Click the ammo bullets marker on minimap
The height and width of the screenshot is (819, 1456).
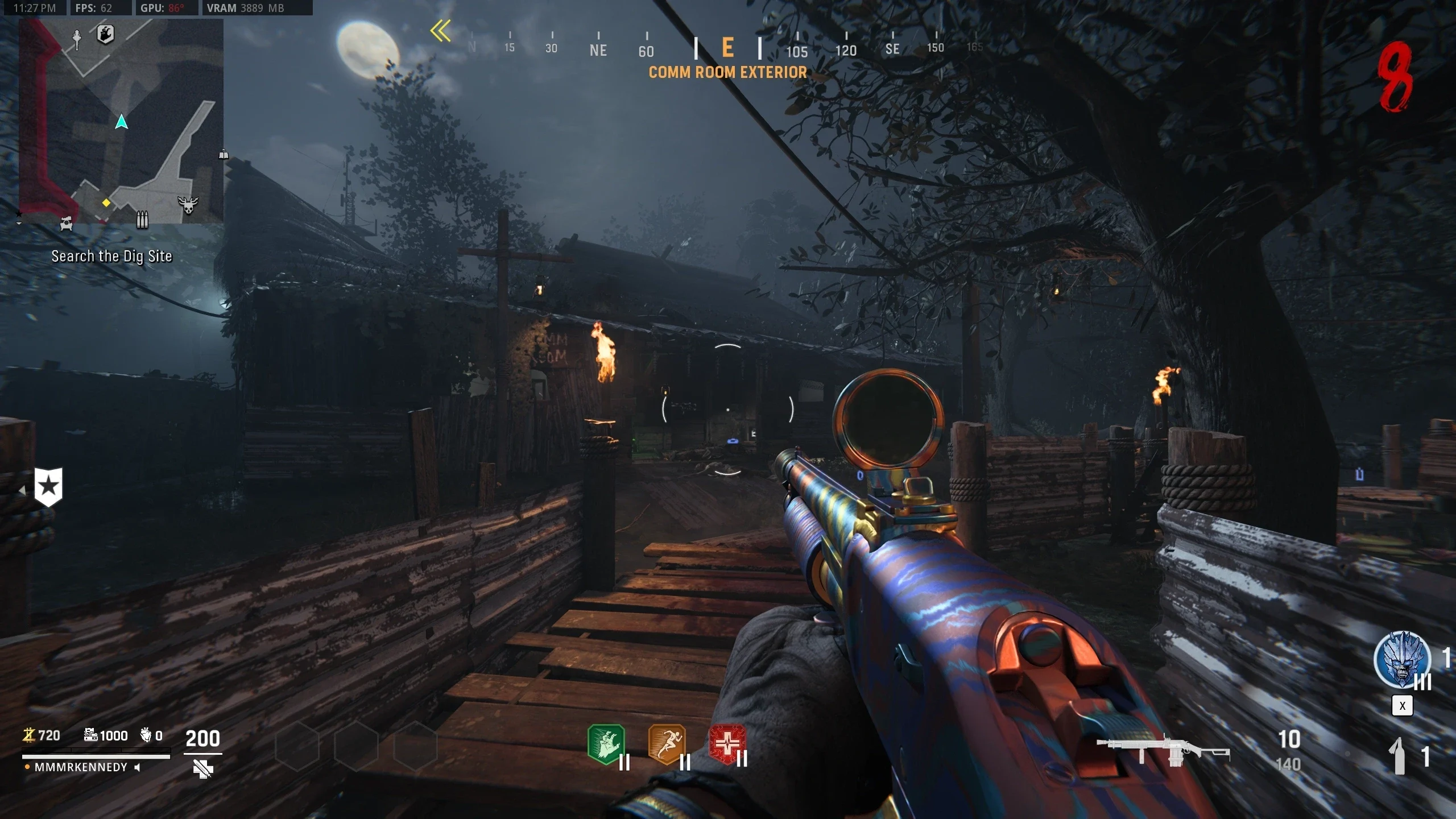tap(142, 219)
